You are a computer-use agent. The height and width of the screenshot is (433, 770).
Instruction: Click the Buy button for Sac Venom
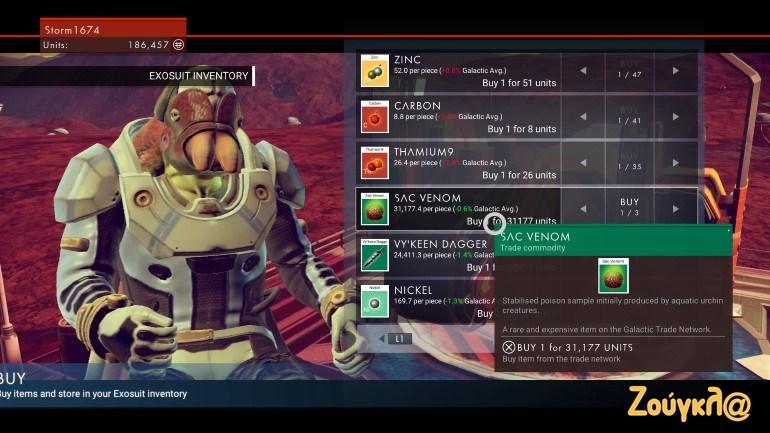pos(629,208)
